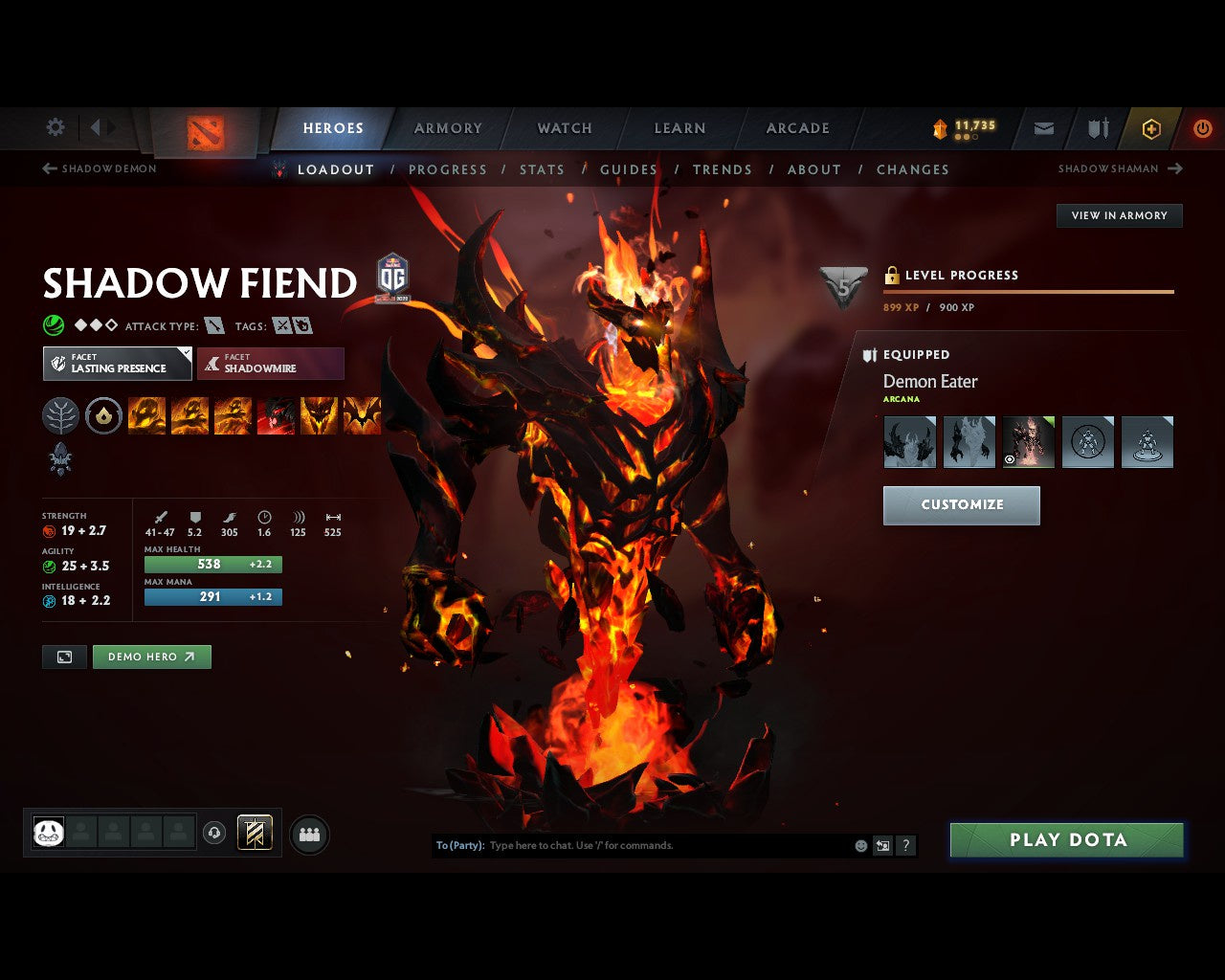Select the Shadowmire facet

[271, 364]
